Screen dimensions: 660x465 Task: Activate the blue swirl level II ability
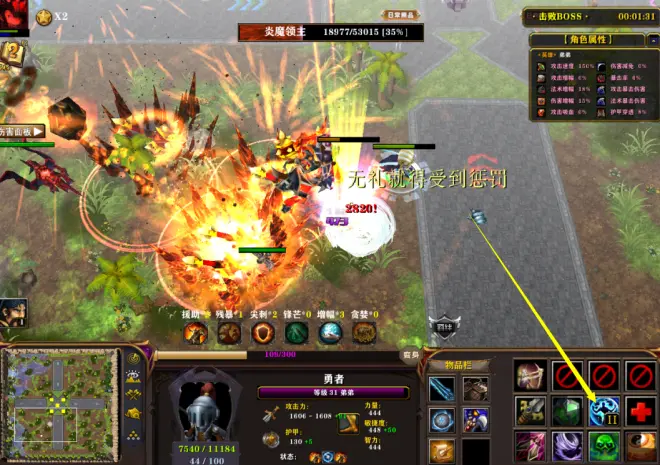[603, 410]
